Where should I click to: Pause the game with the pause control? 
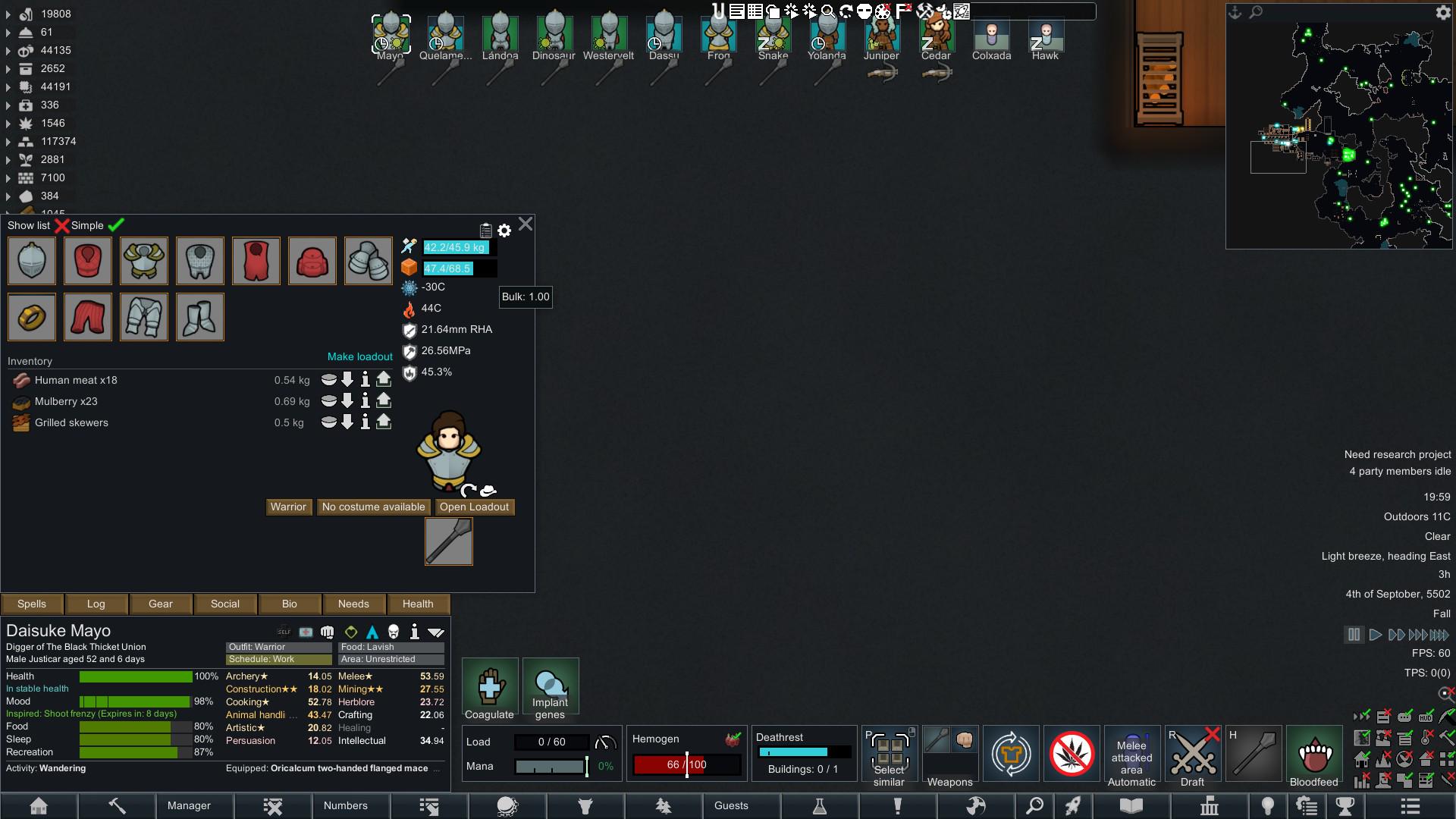click(x=1355, y=635)
